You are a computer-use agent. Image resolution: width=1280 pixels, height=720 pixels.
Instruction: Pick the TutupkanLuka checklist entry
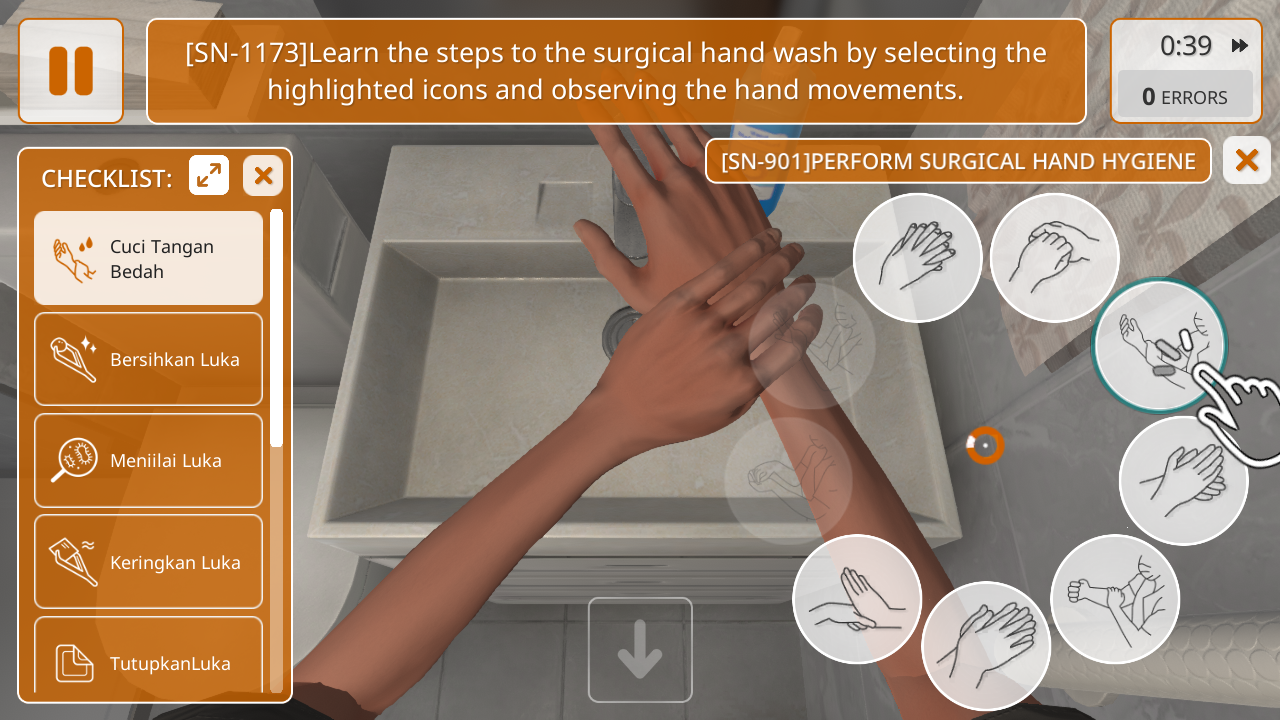point(149,660)
